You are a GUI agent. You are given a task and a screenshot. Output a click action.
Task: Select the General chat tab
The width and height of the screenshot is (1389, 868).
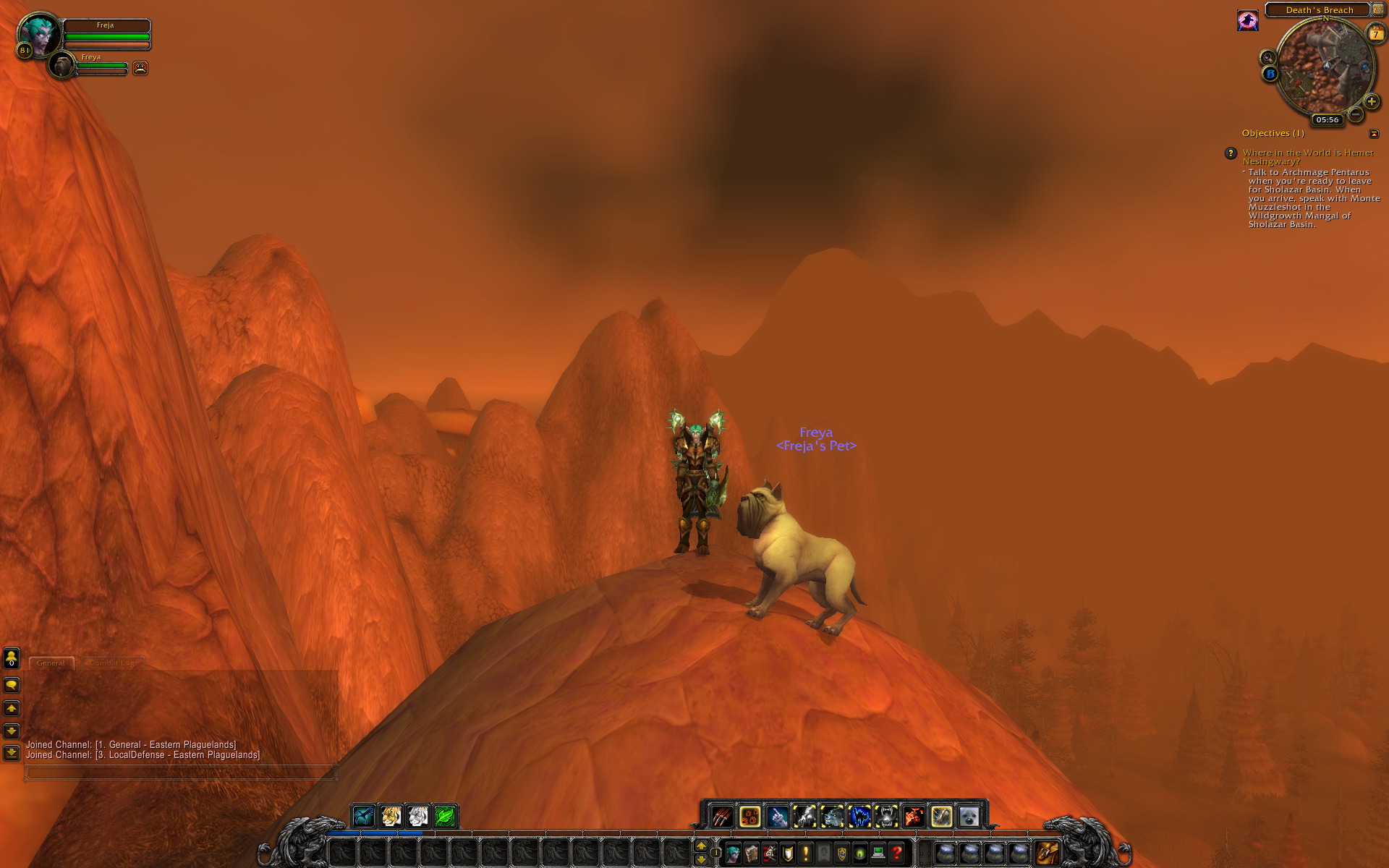coord(51,663)
